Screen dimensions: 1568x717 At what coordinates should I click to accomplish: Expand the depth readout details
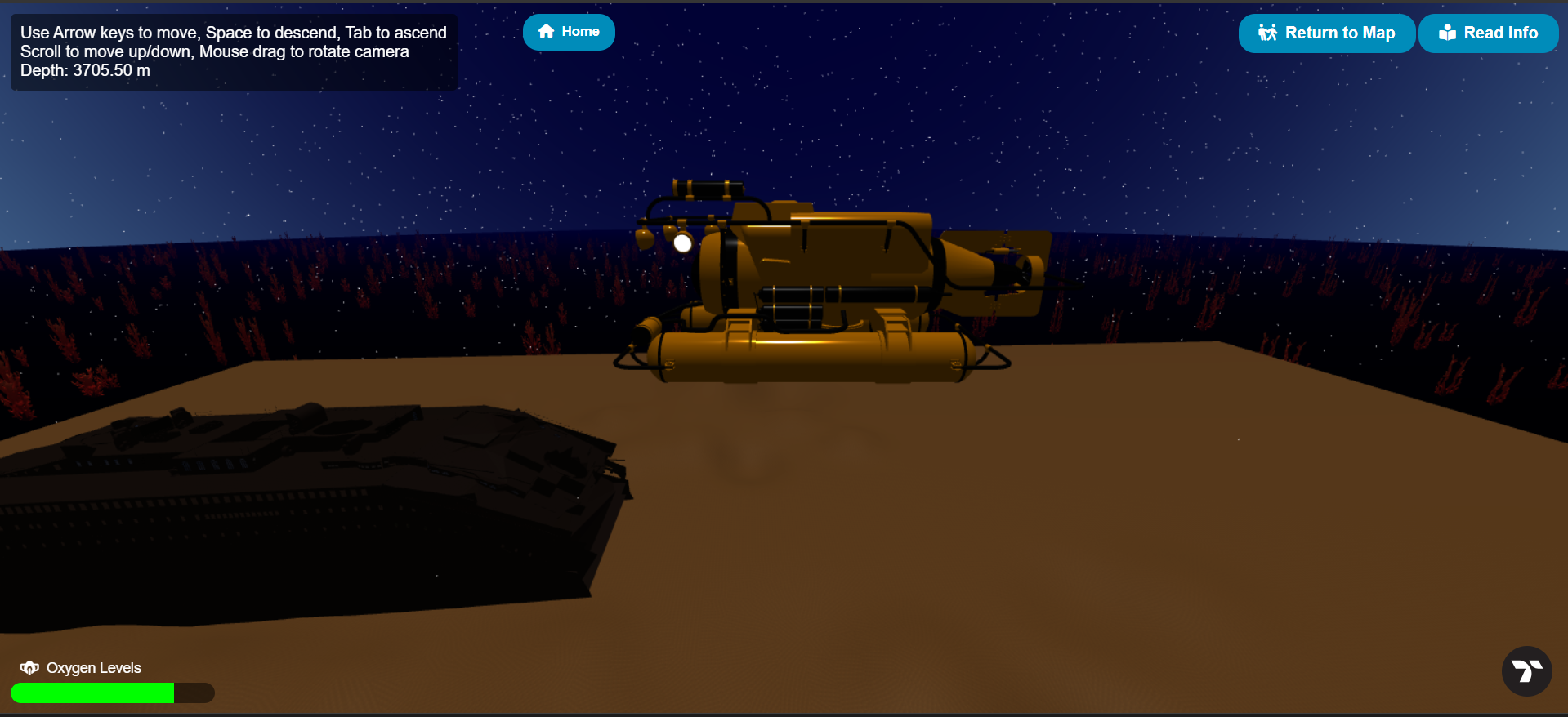point(85,70)
